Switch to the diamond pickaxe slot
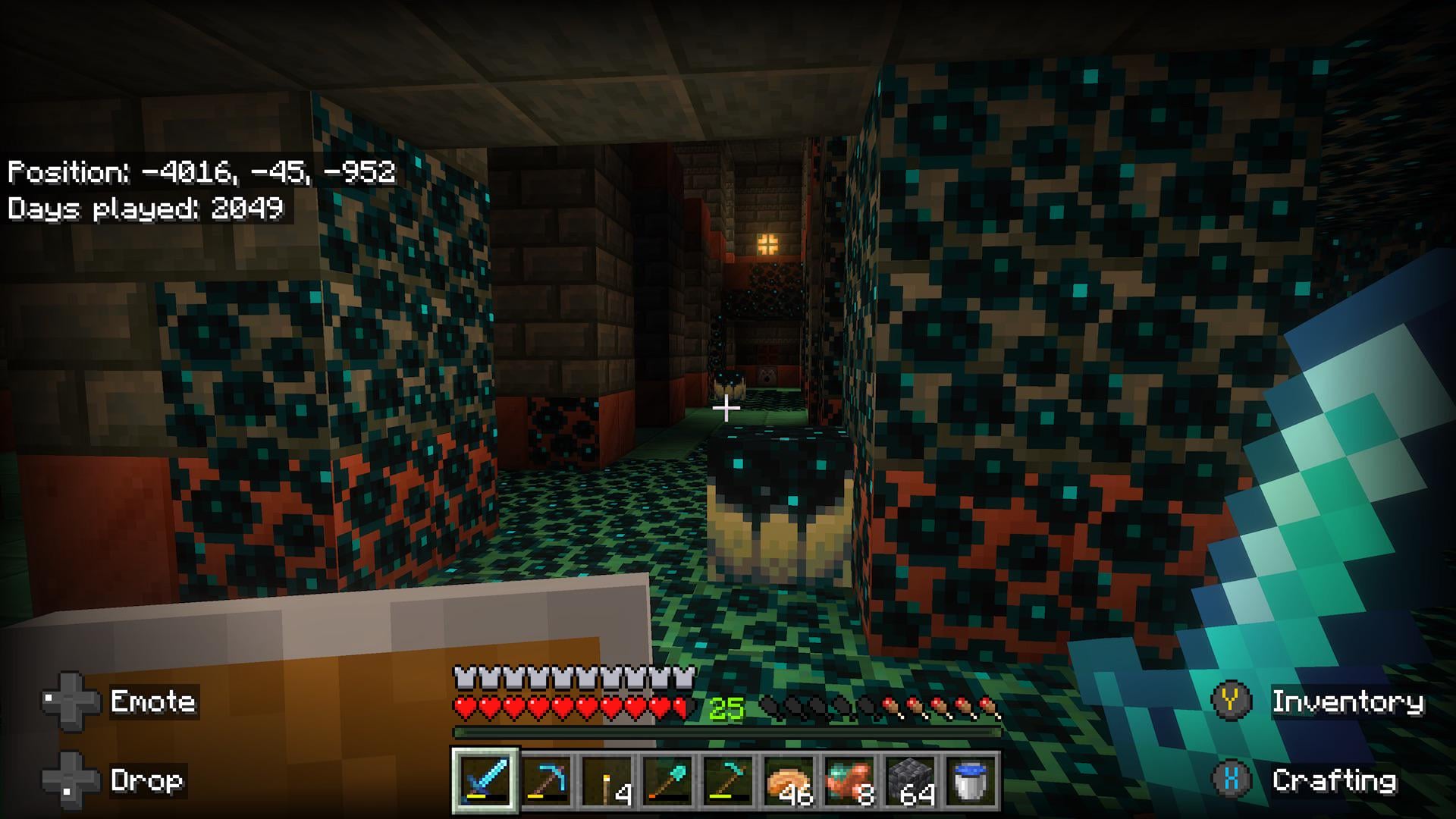1456x819 pixels. pyautogui.click(x=547, y=780)
